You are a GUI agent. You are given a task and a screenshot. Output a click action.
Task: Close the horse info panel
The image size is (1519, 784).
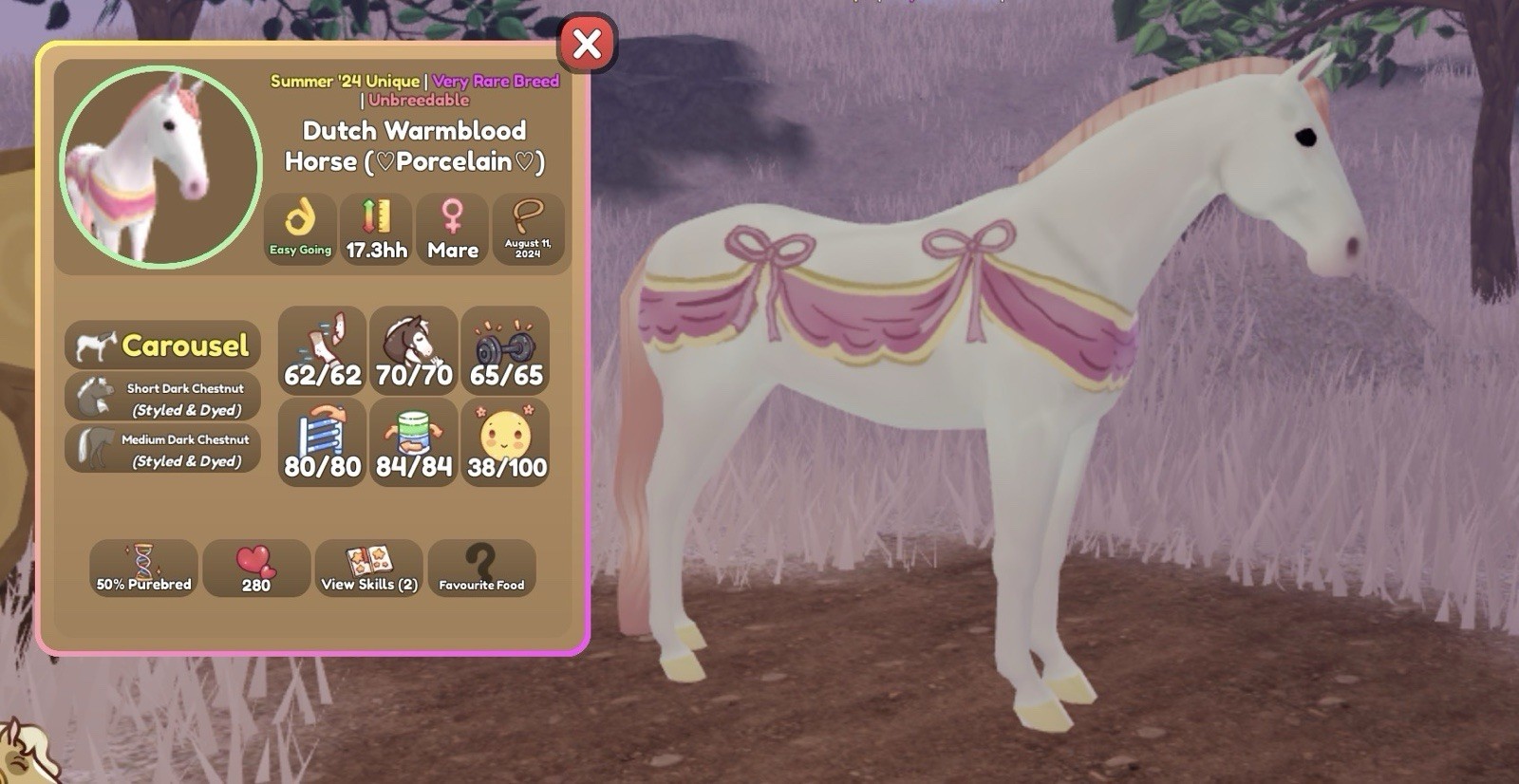click(587, 44)
